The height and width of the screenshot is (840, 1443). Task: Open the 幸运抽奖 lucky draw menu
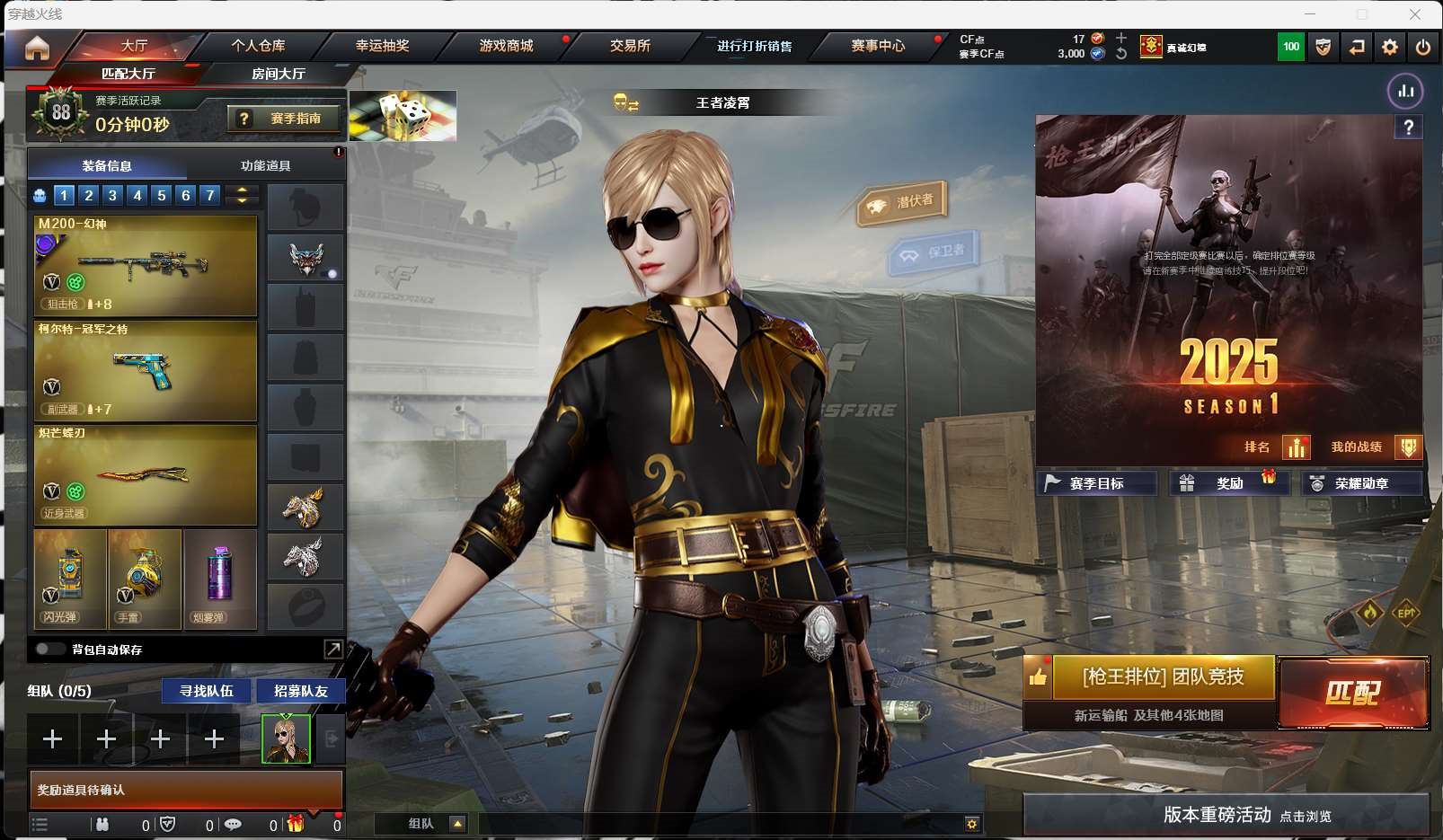click(x=382, y=46)
